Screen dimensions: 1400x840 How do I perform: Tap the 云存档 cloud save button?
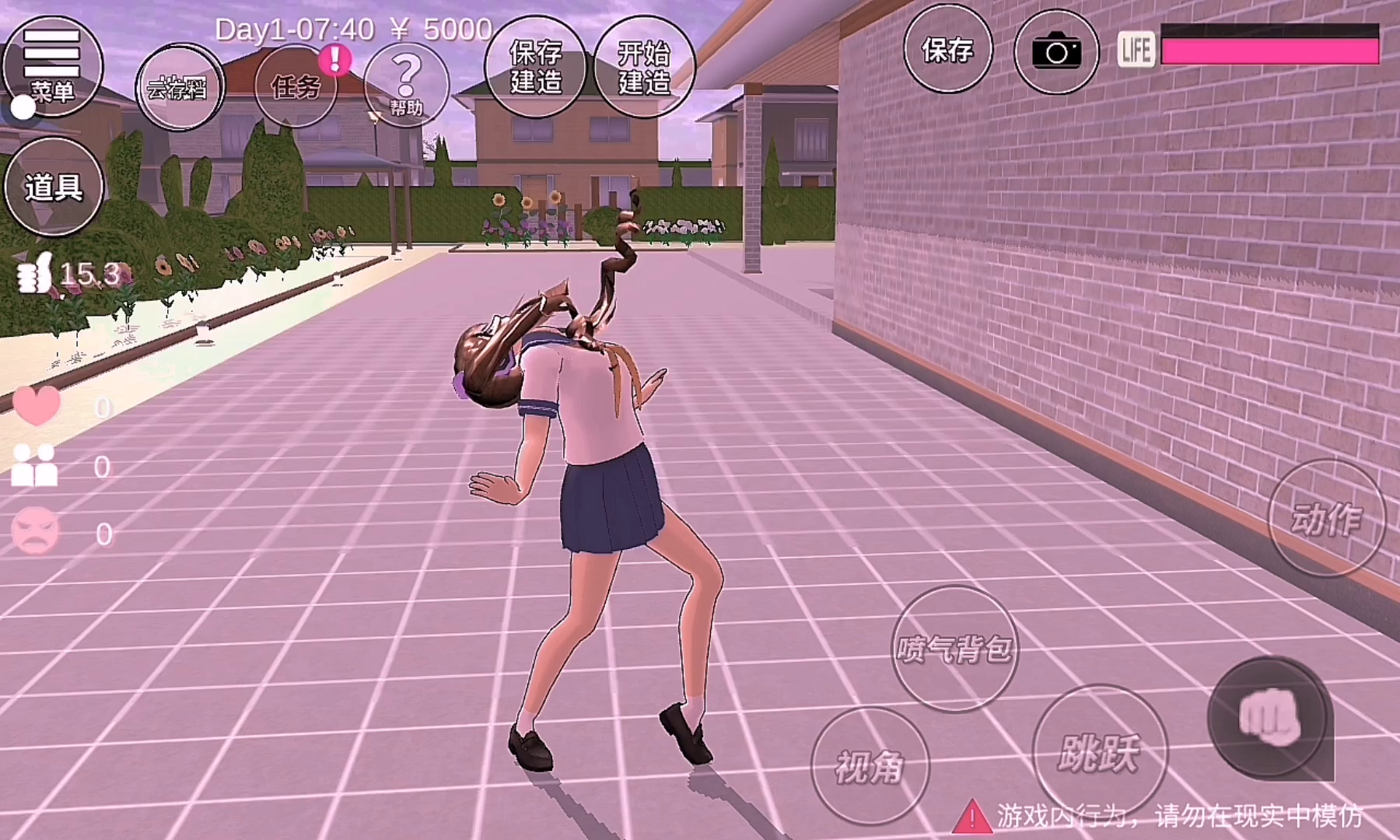click(180, 88)
